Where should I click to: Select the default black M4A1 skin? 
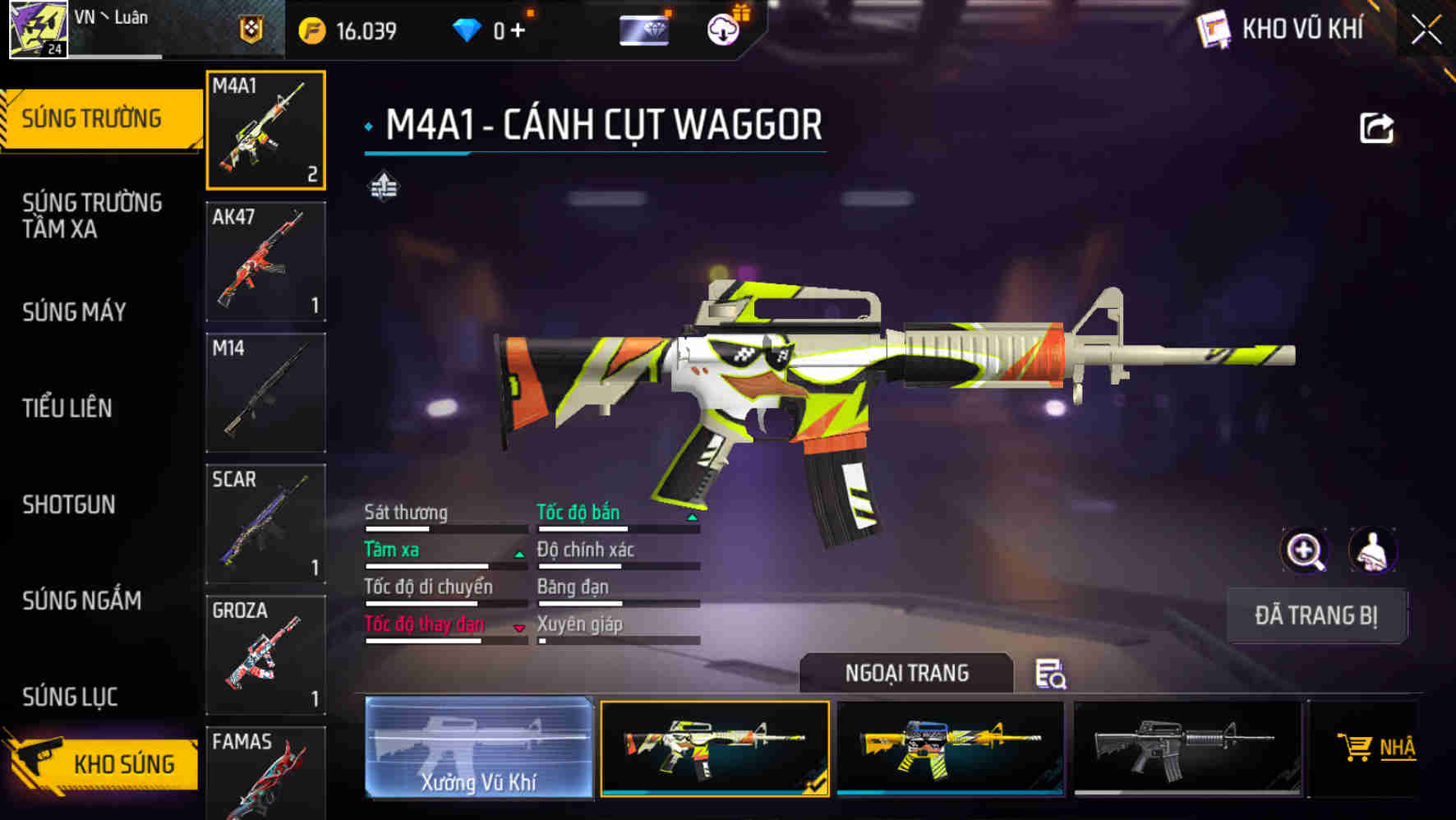click(1186, 748)
